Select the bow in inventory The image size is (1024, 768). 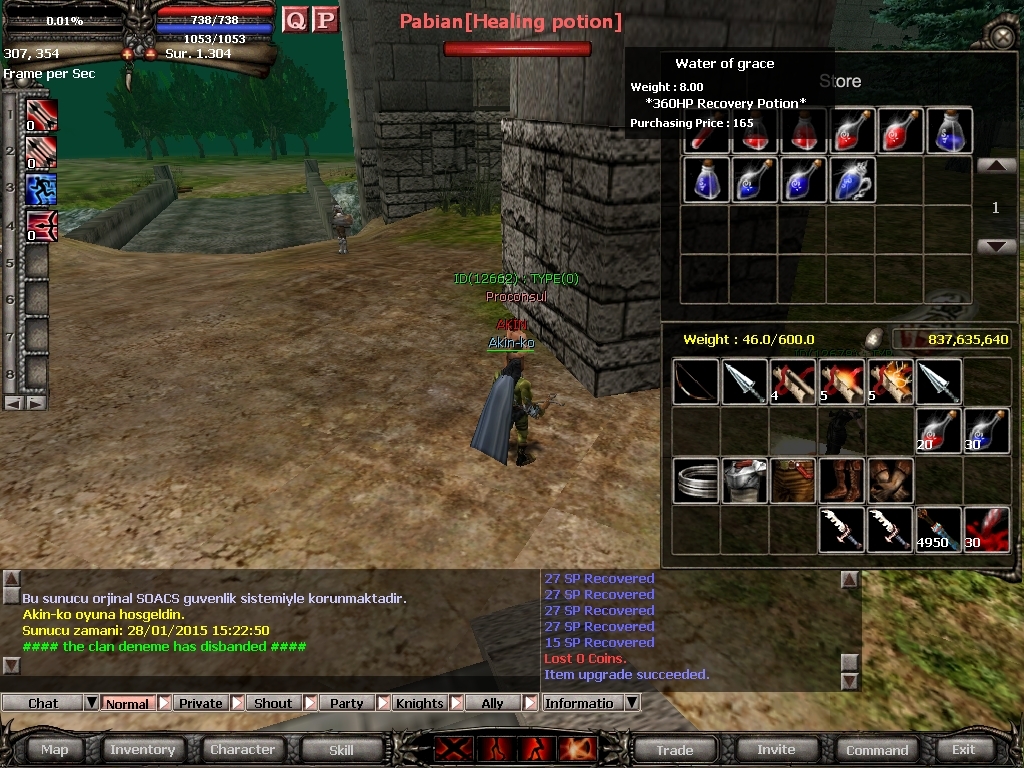point(696,382)
